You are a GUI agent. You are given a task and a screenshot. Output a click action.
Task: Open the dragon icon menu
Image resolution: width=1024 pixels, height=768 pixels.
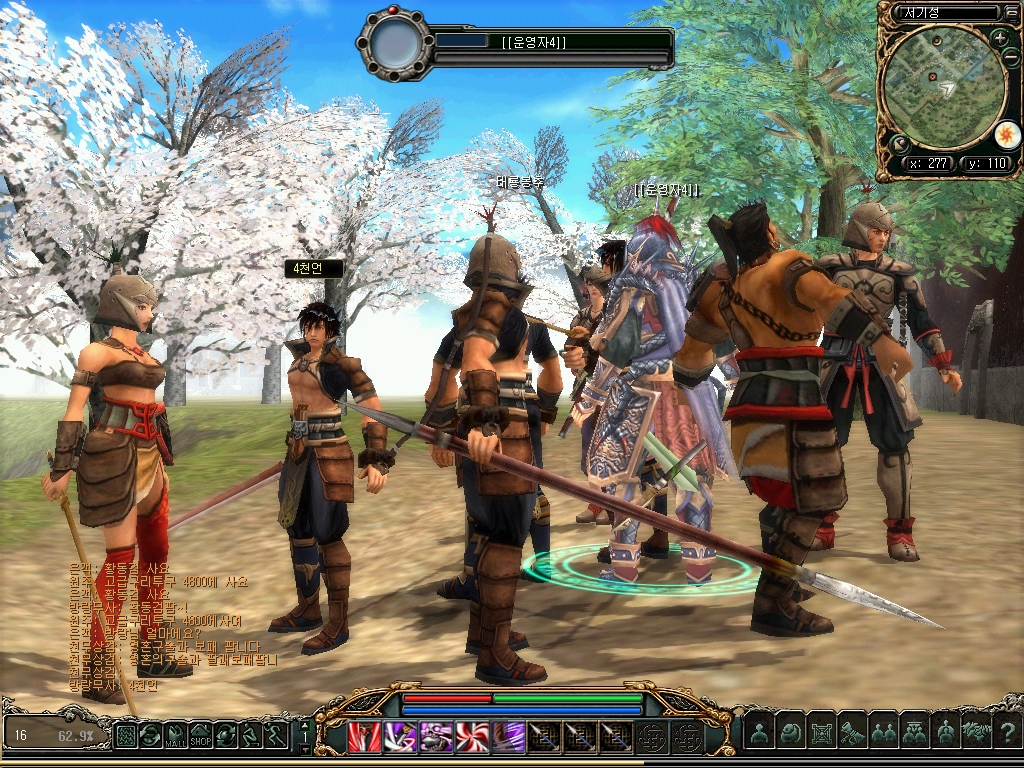tap(976, 734)
